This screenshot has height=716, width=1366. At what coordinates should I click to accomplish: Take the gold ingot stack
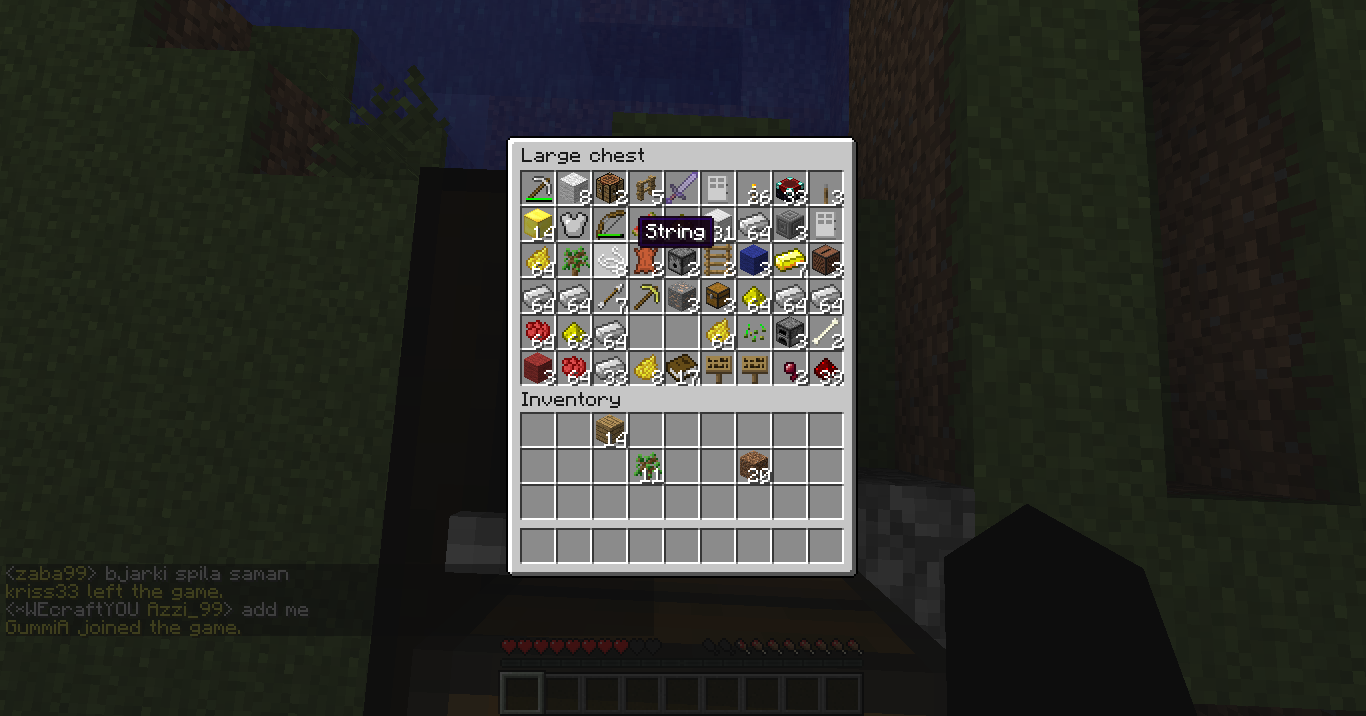pos(790,261)
